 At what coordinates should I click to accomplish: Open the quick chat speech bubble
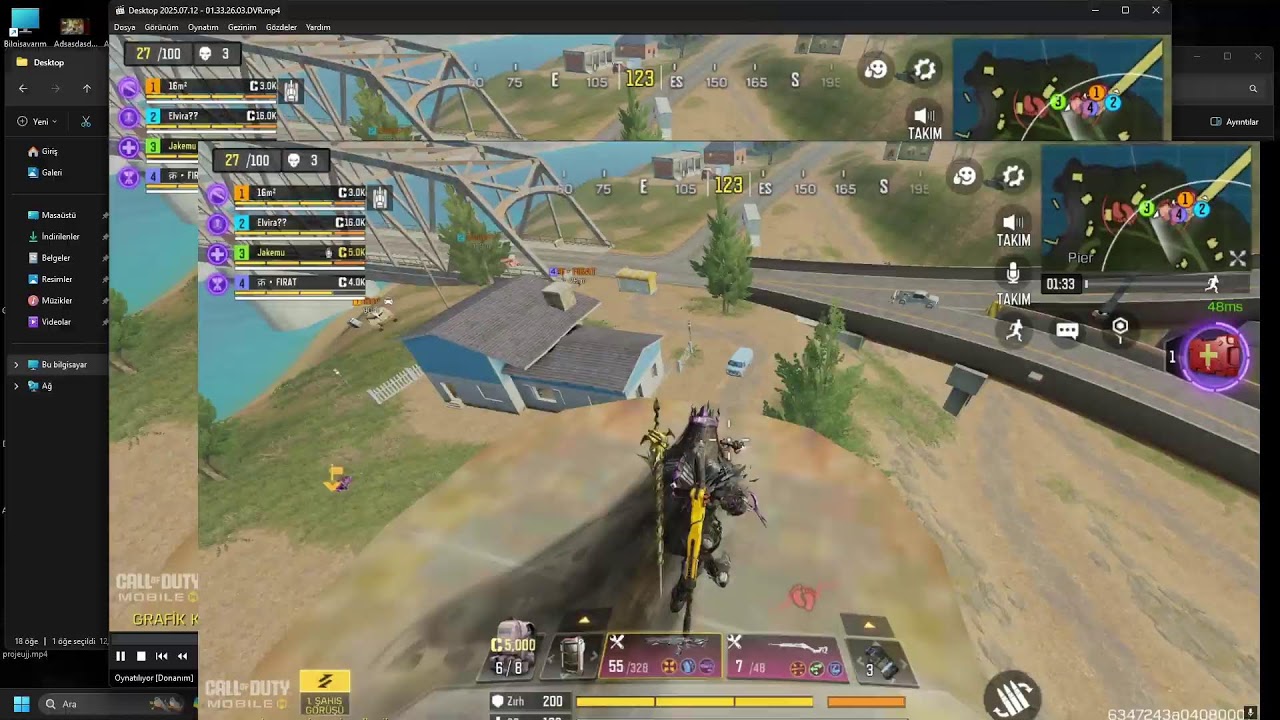(1067, 331)
